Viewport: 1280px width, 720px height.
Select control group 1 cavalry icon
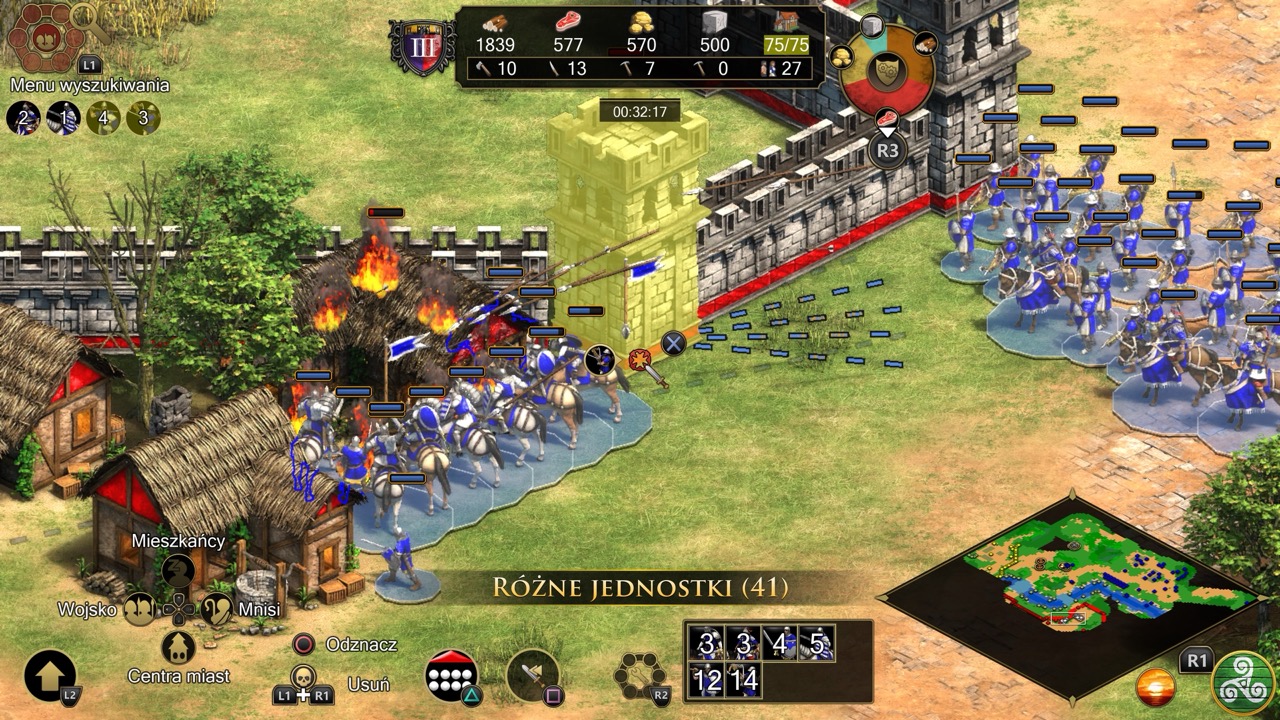(x=62, y=118)
